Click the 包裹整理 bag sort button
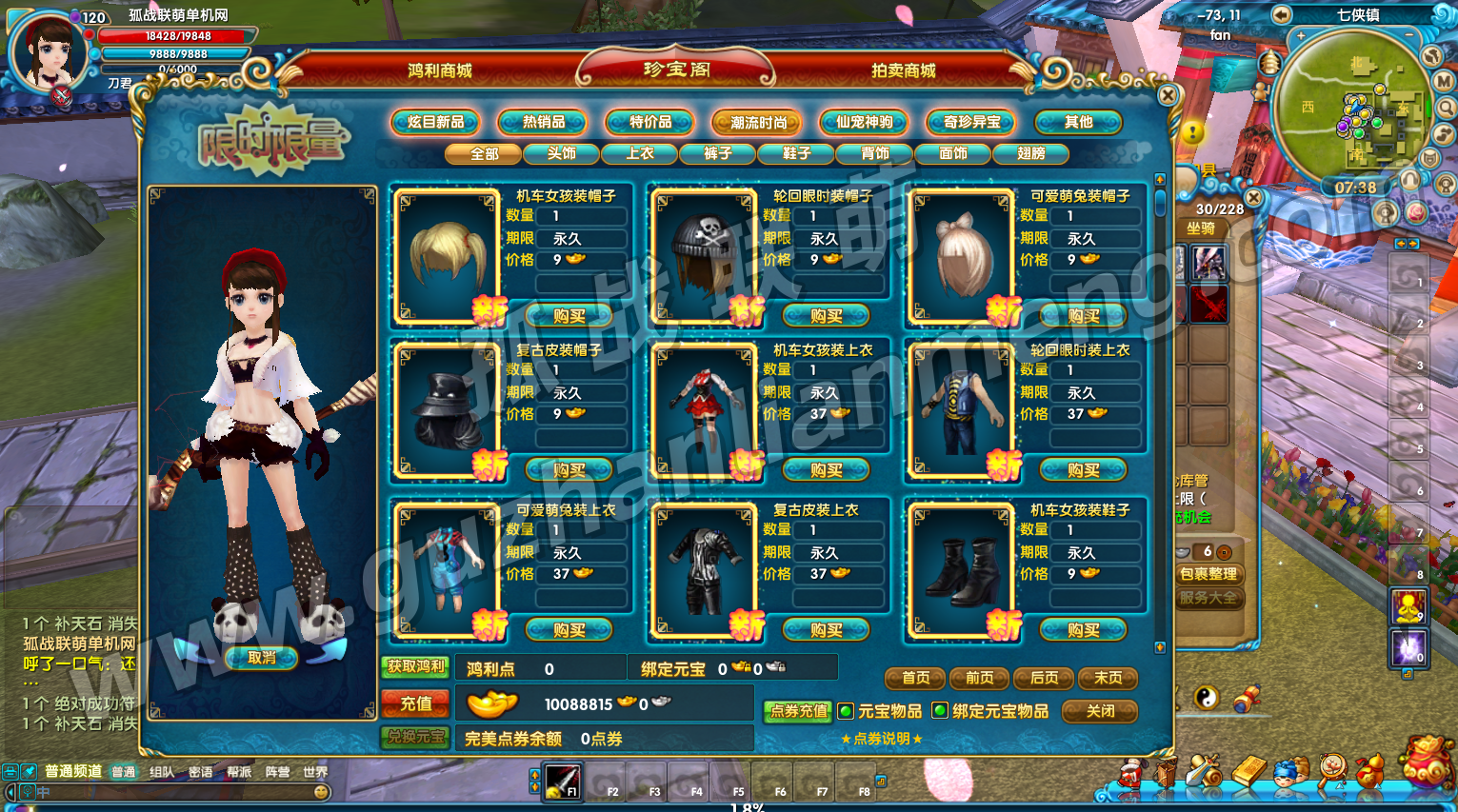This screenshot has width=1458, height=812. [x=1208, y=574]
